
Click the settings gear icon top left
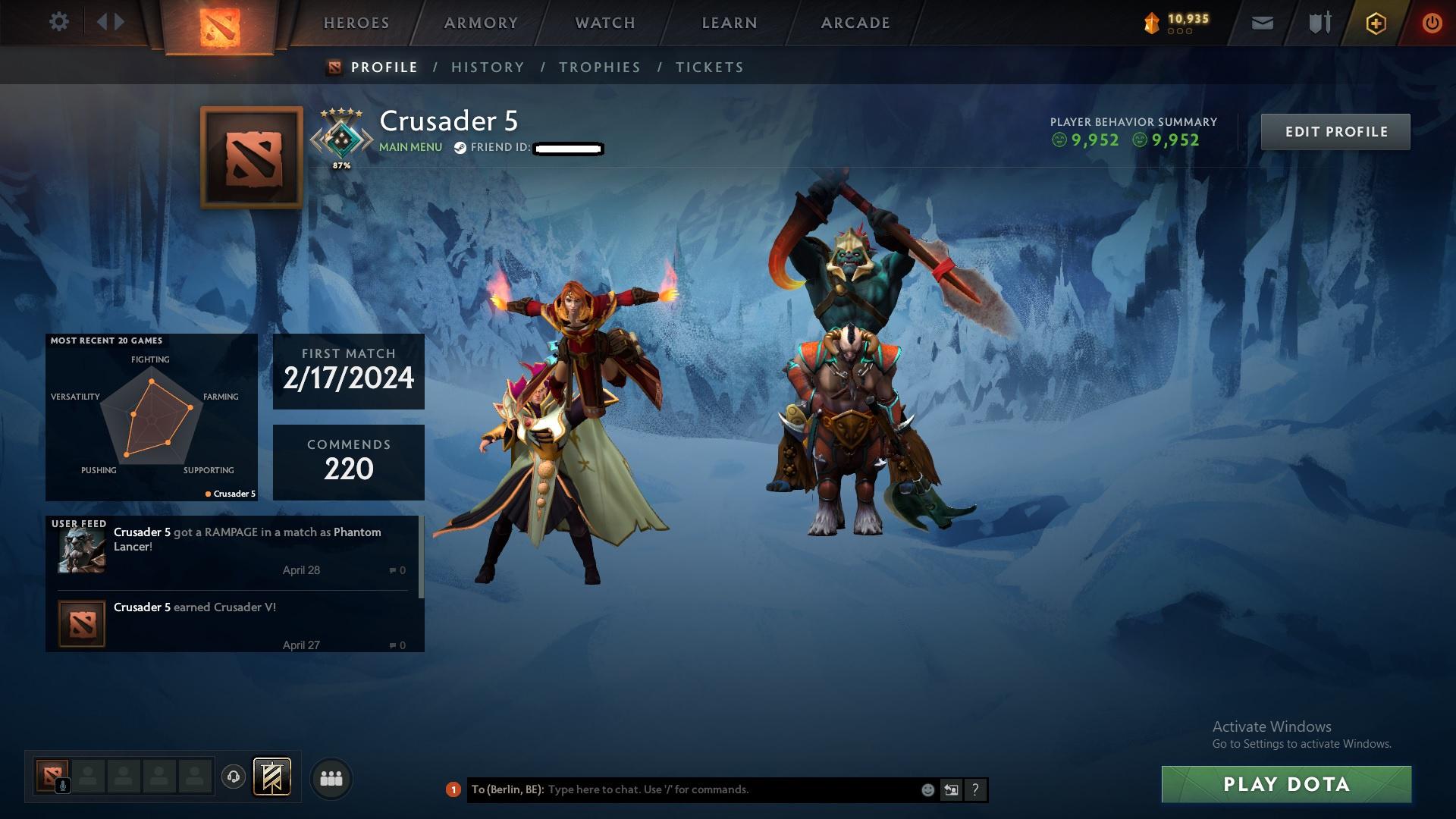click(x=59, y=22)
